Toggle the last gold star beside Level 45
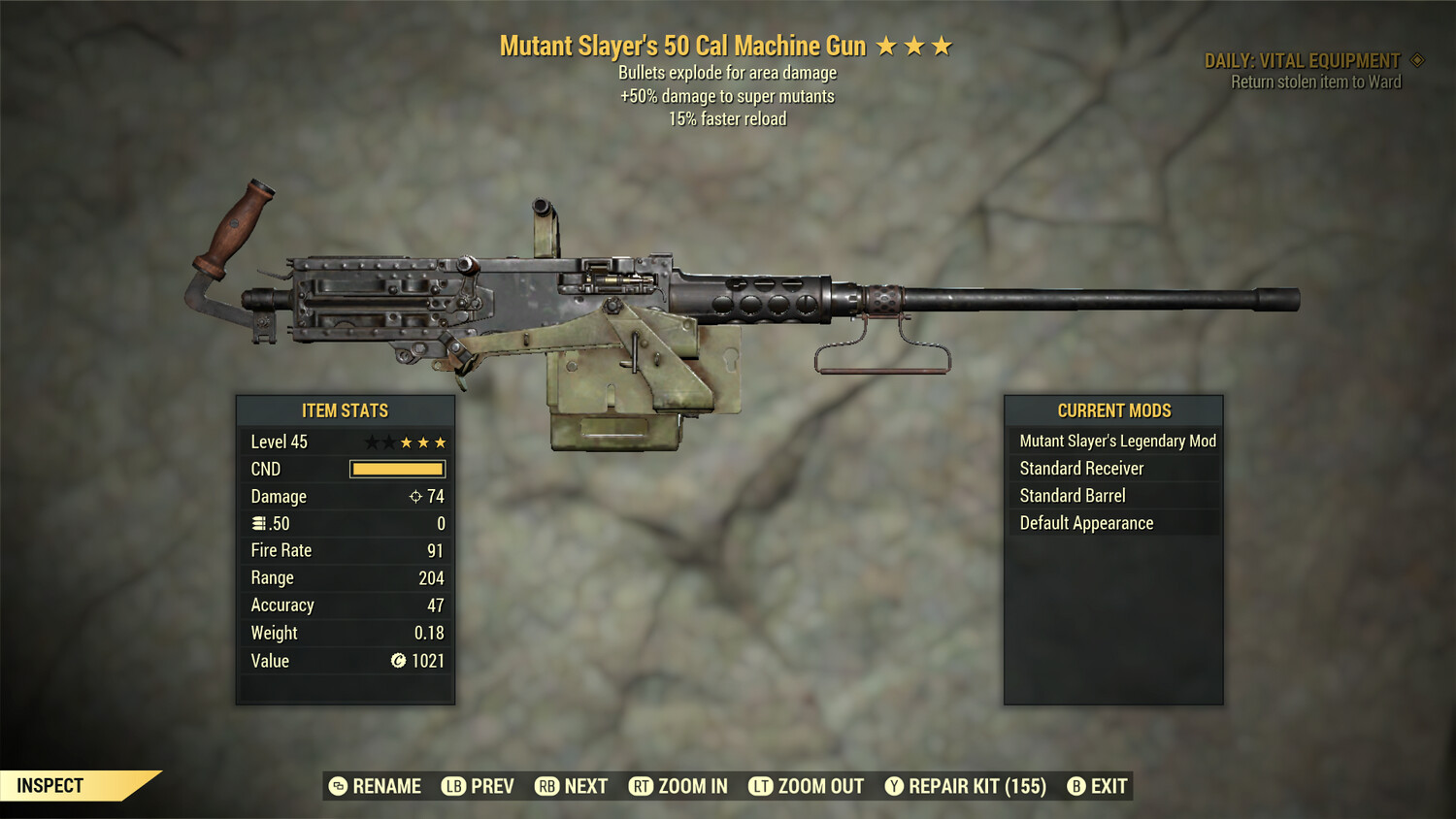The height and width of the screenshot is (819, 1456). coord(440,442)
